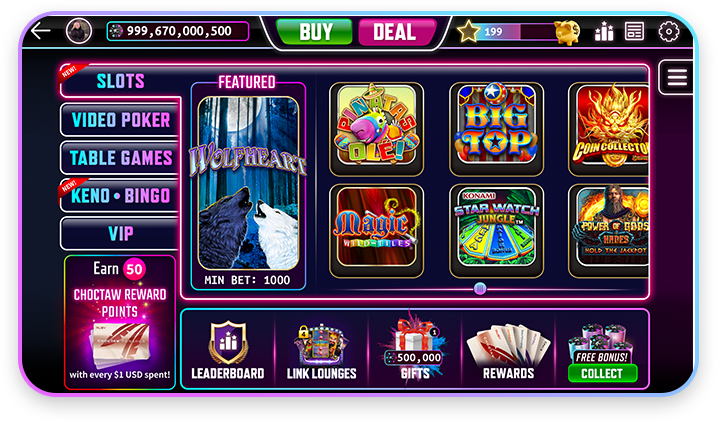Choose the Table Games category
Screen dimensions: 717x422
click(x=120, y=158)
